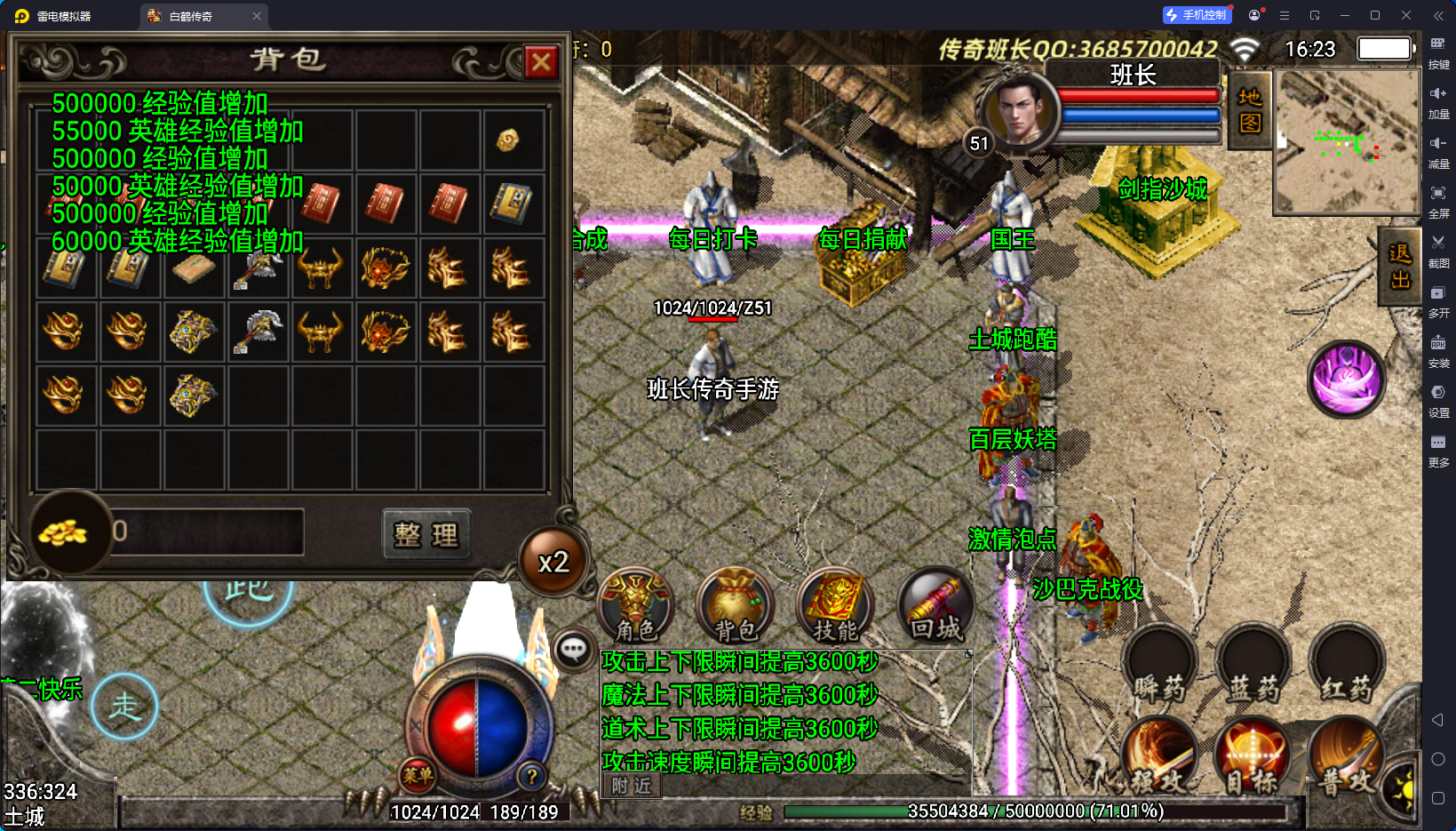Click the minimap in the corner
This screenshot has width=1456, height=831.
[1347, 142]
